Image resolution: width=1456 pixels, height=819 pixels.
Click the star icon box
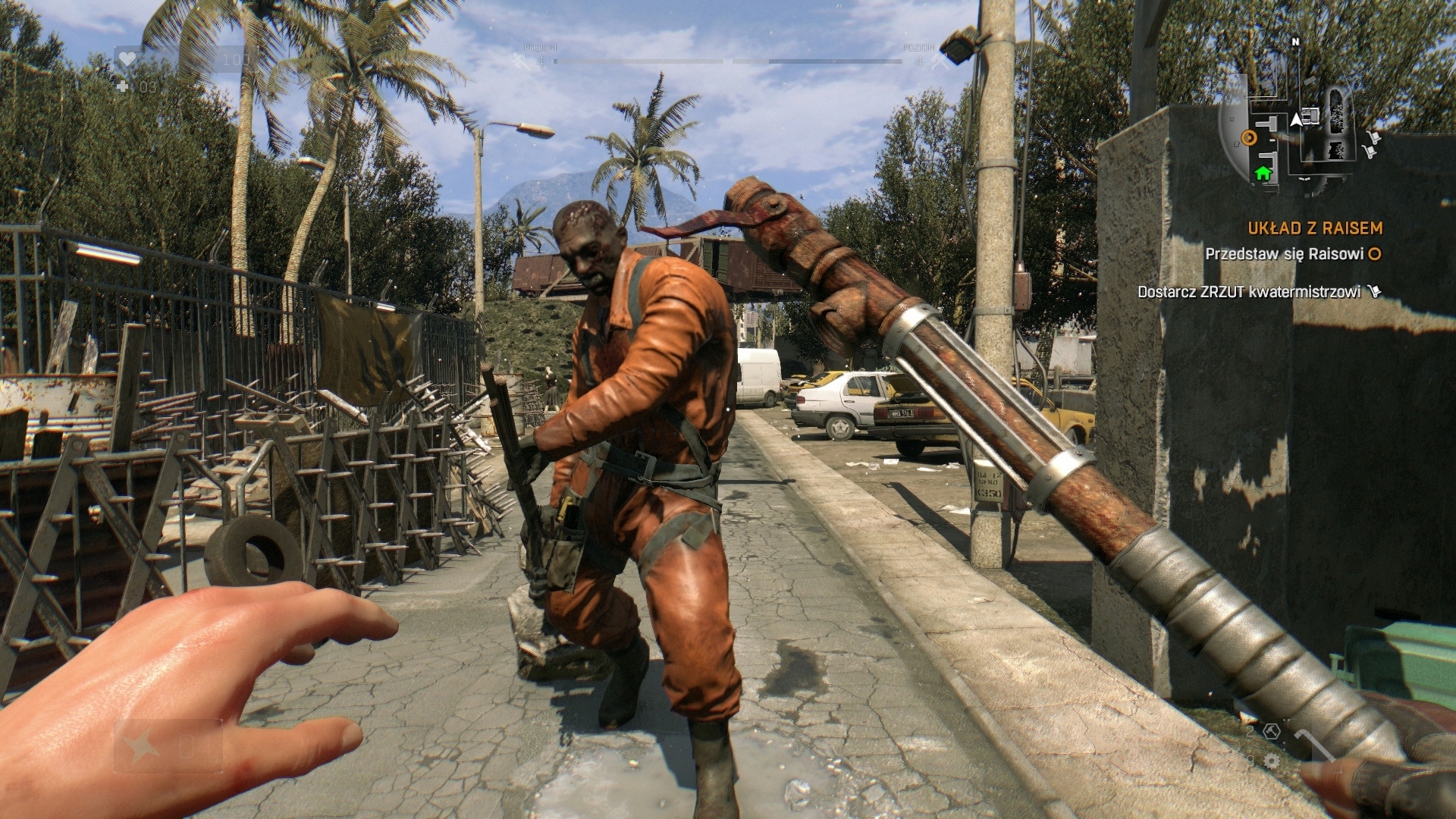142,747
